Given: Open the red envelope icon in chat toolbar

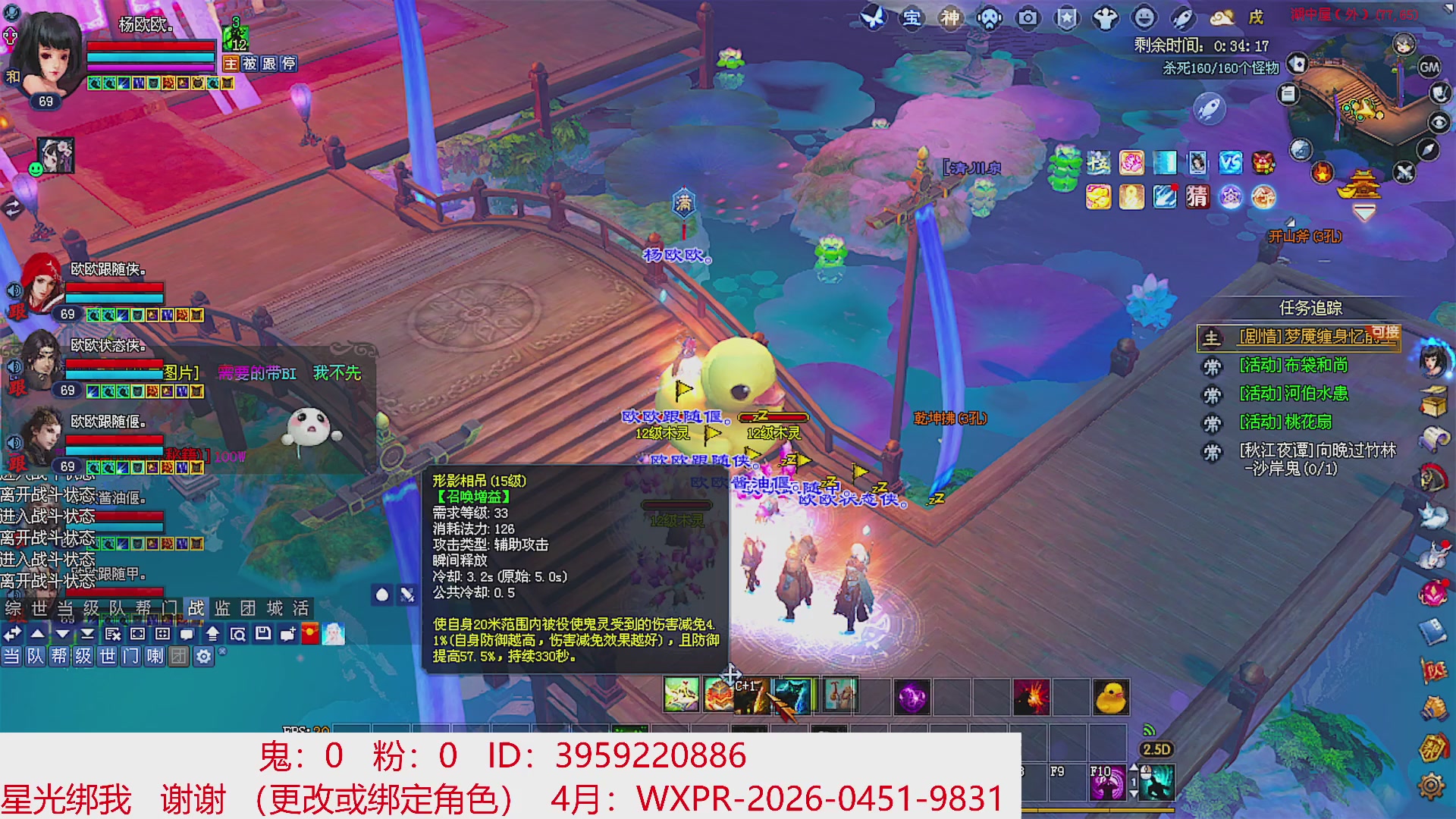Looking at the screenshot, I should pos(310,633).
